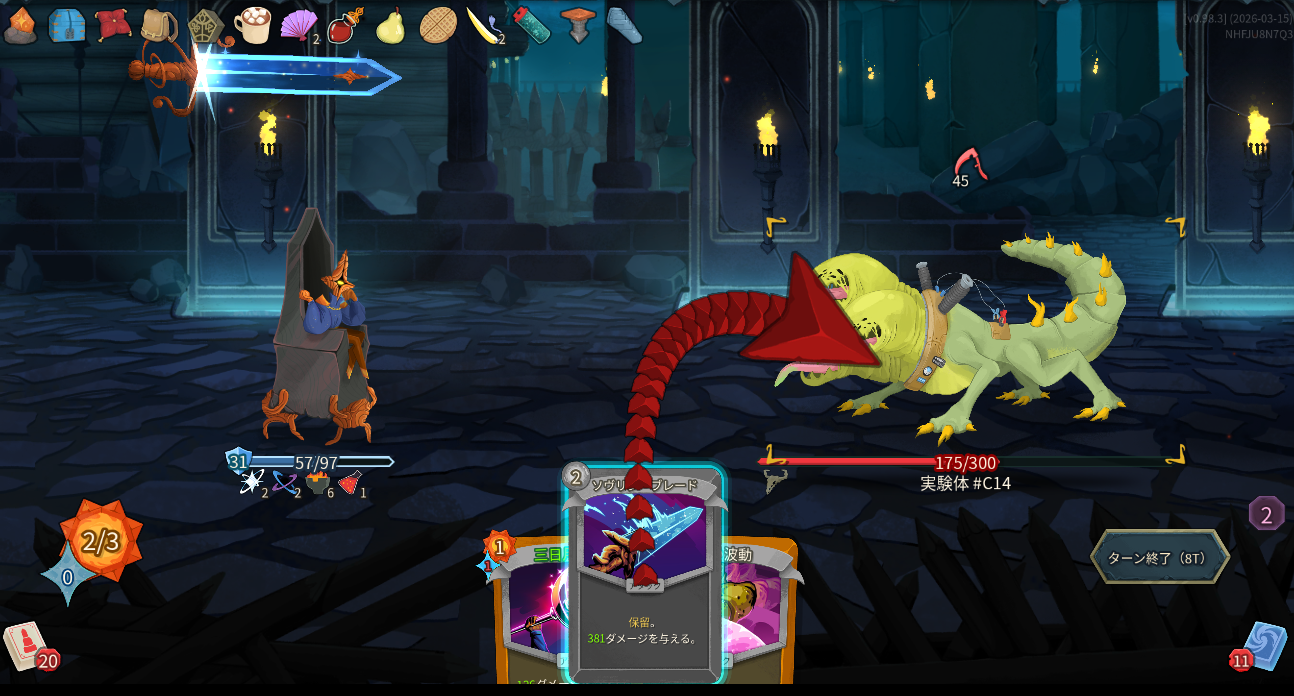Inspect the green lighter vial relic
Screen dimensions: 1294x696
pos(531,25)
